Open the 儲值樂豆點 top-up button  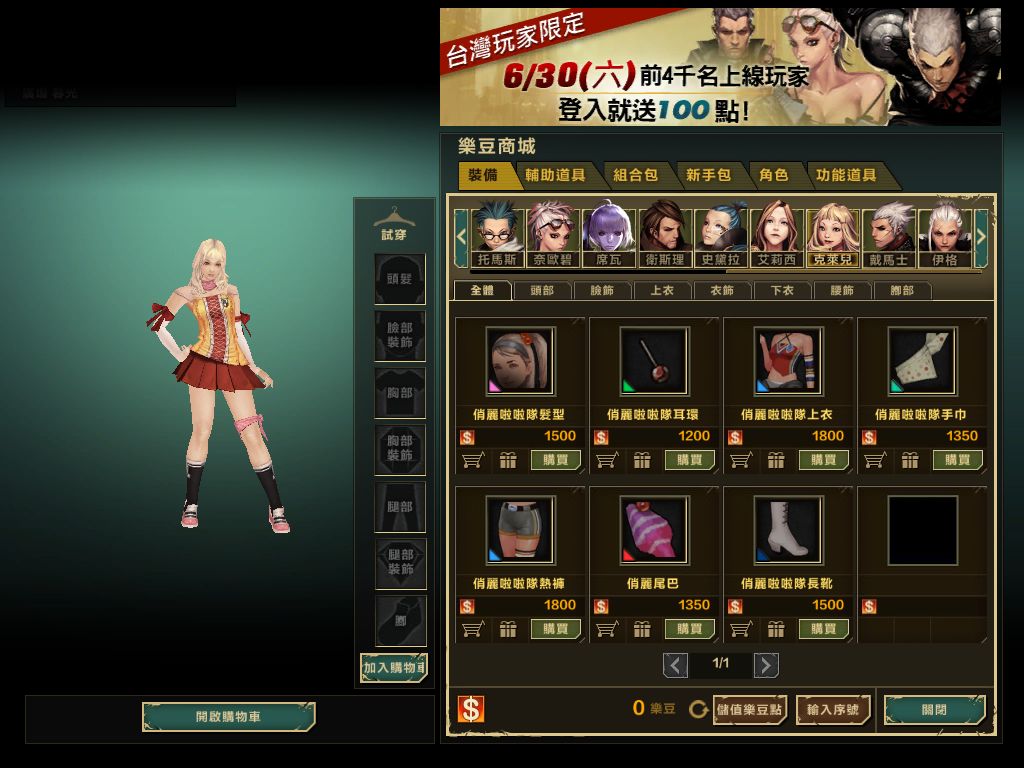point(750,710)
